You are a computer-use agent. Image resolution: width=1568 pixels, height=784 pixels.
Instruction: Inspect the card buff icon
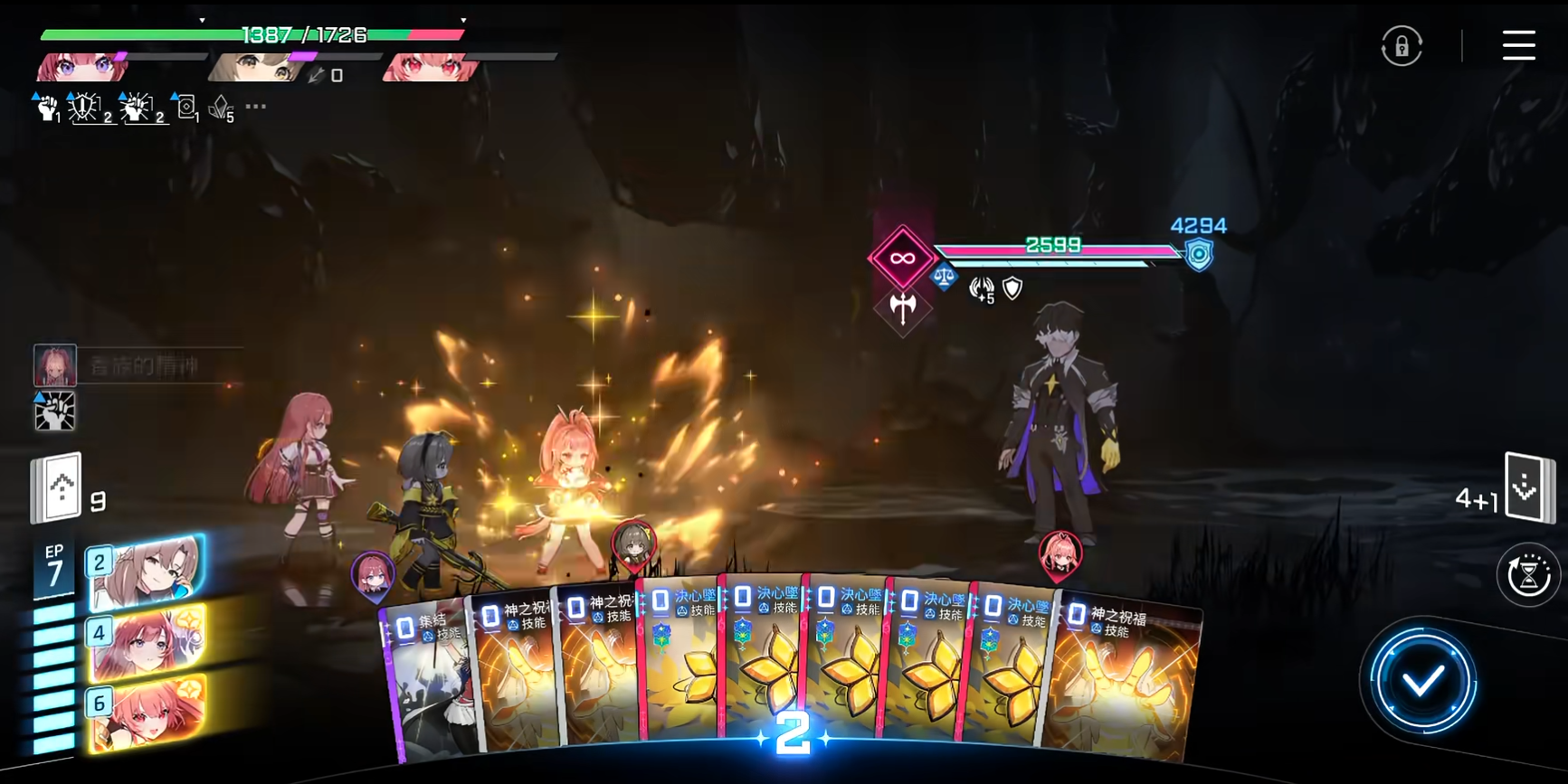pyautogui.click(x=186, y=109)
